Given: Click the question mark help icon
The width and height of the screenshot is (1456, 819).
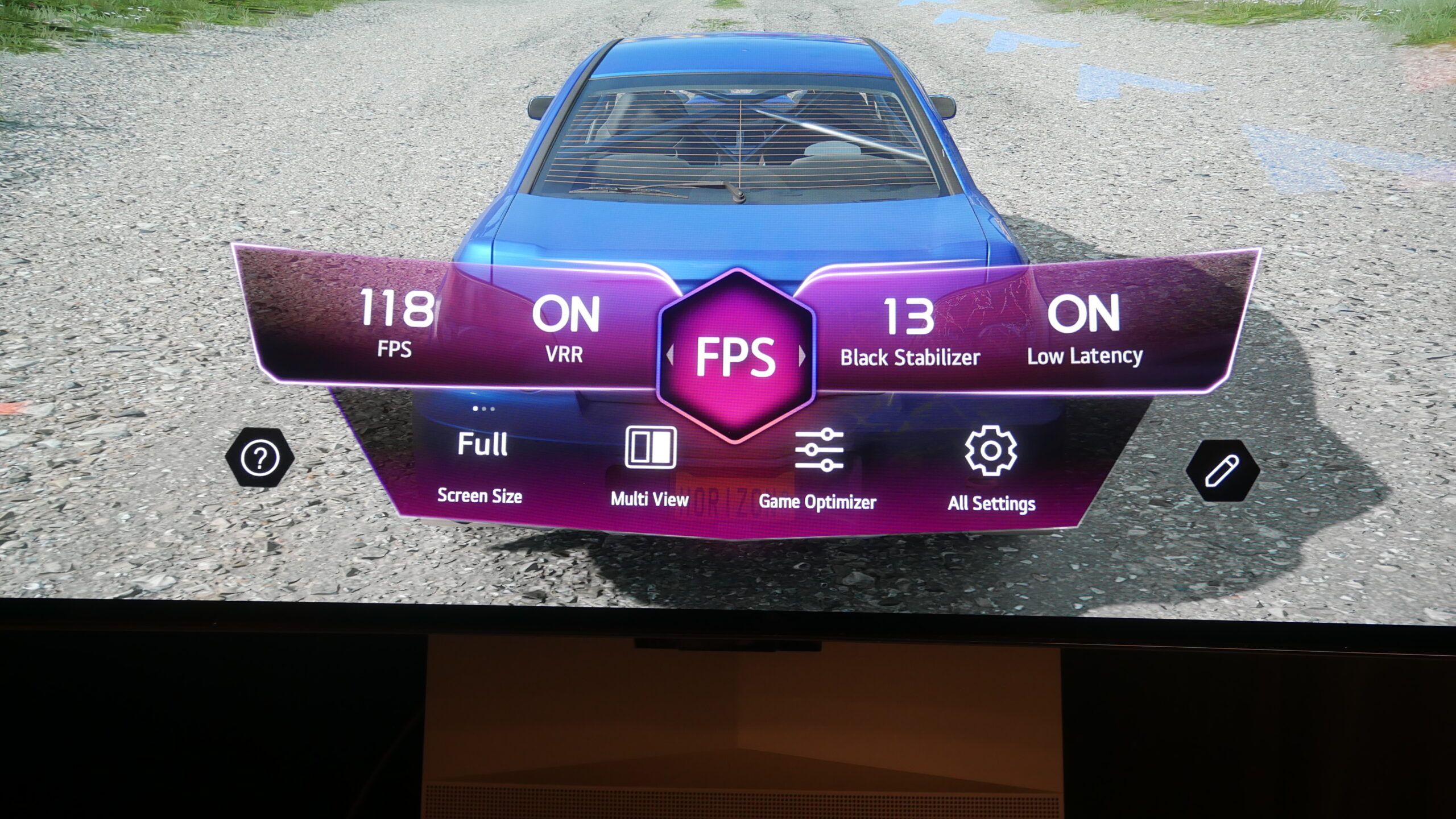Looking at the screenshot, I should [x=260, y=458].
